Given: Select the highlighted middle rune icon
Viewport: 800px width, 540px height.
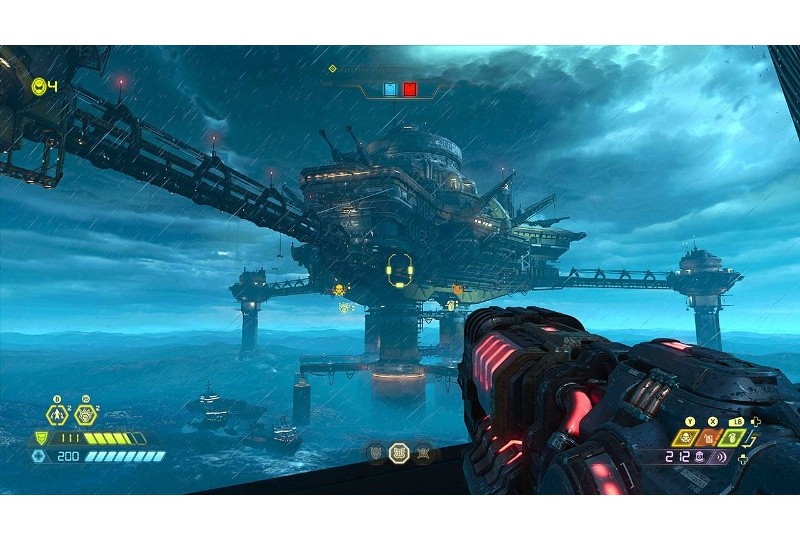Looking at the screenshot, I should tap(398, 454).
